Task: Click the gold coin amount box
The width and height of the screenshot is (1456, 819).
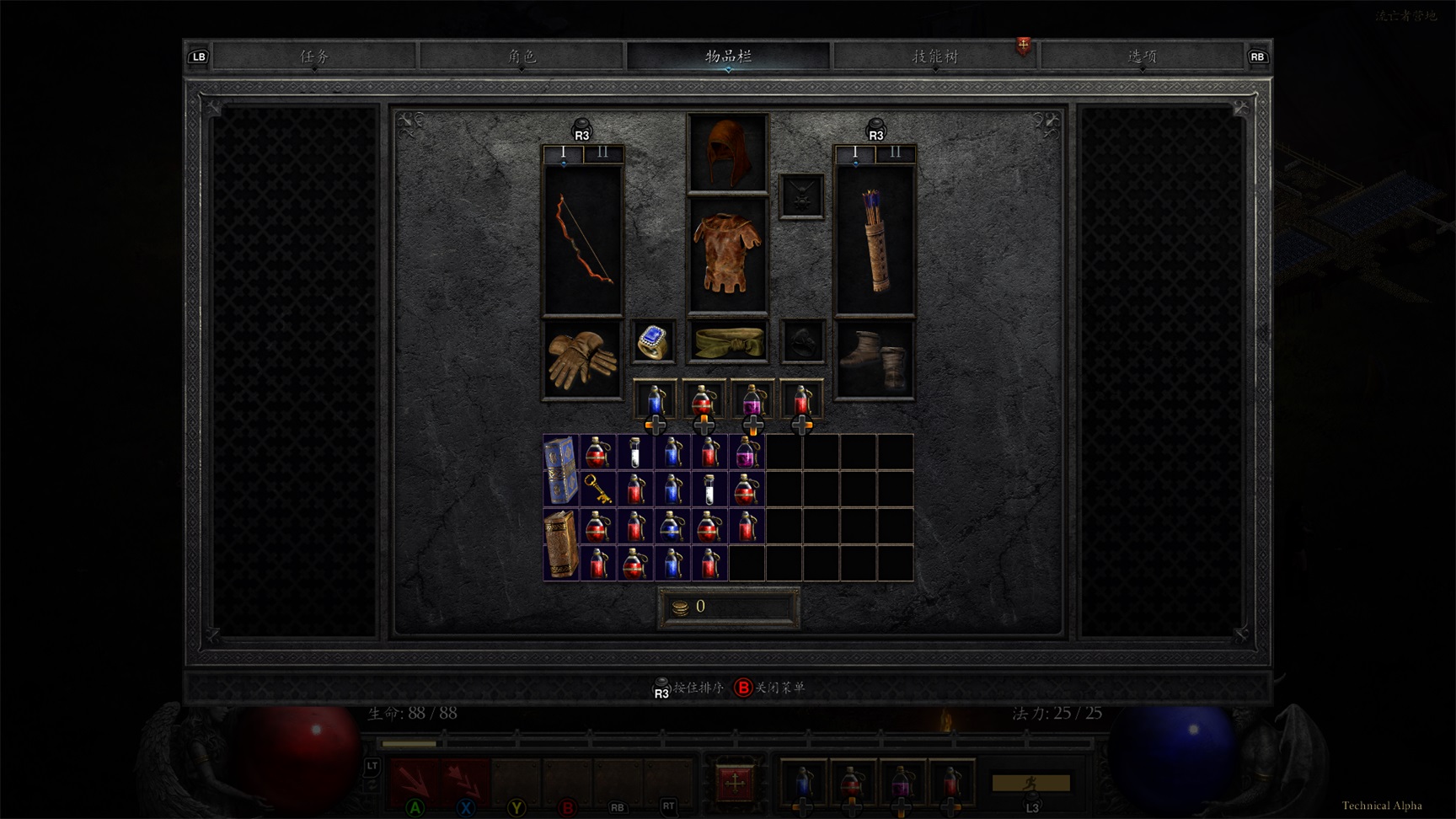Action: coord(729,607)
